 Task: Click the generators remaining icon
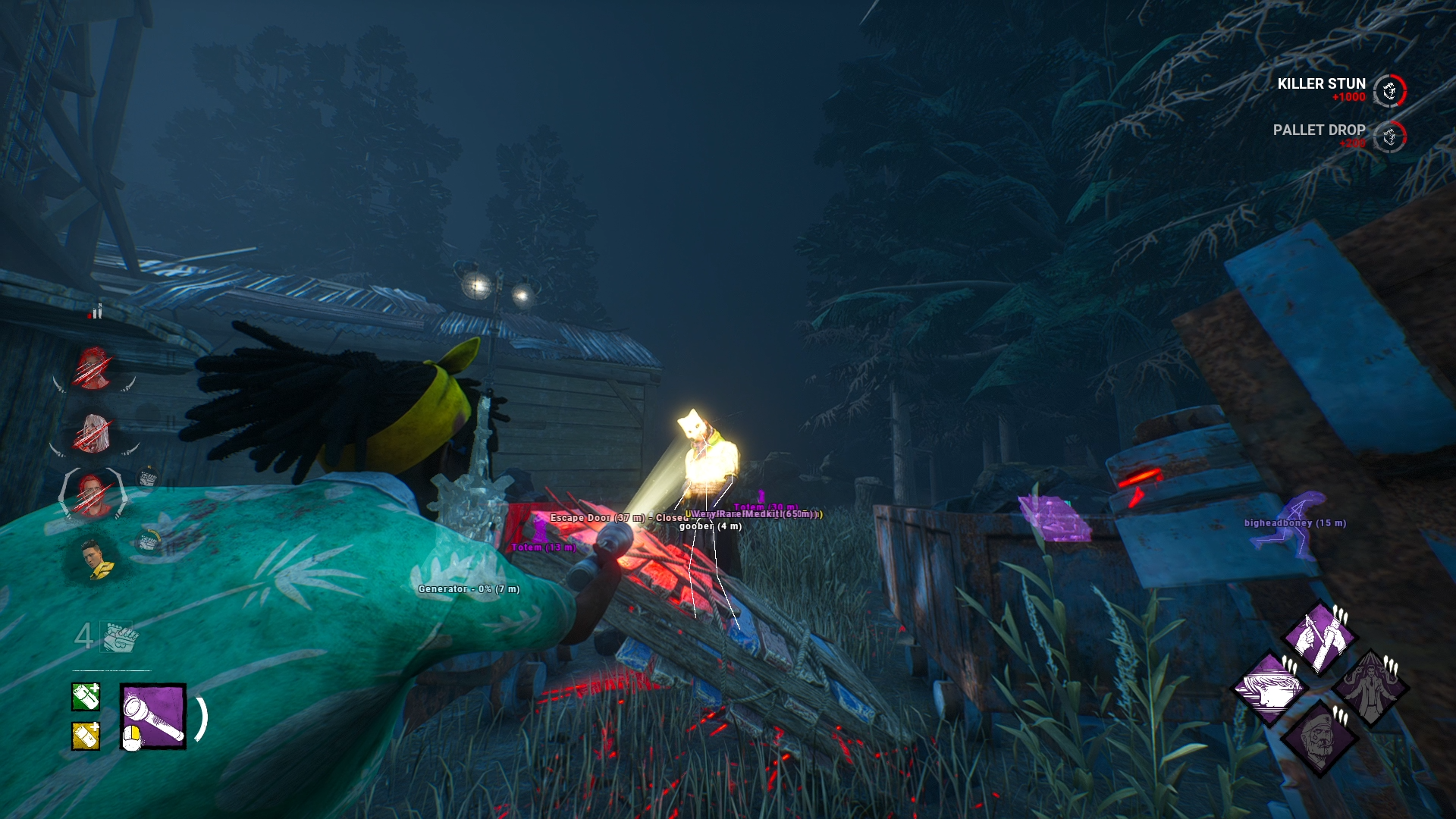118,637
